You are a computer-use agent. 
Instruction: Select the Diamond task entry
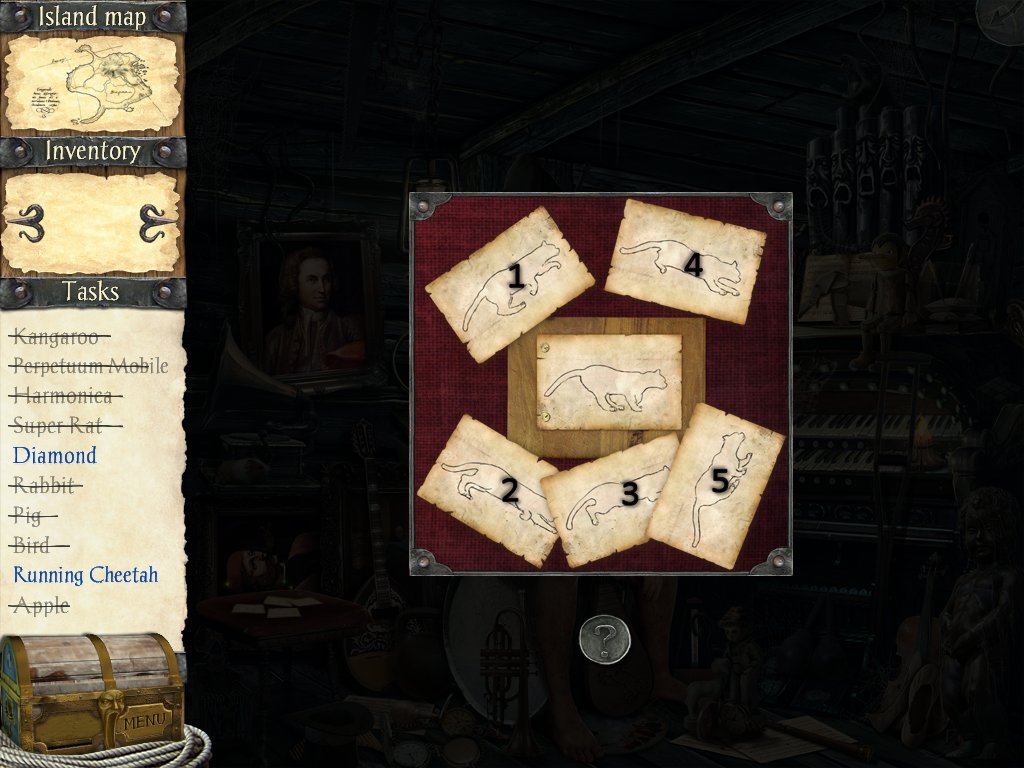point(55,456)
